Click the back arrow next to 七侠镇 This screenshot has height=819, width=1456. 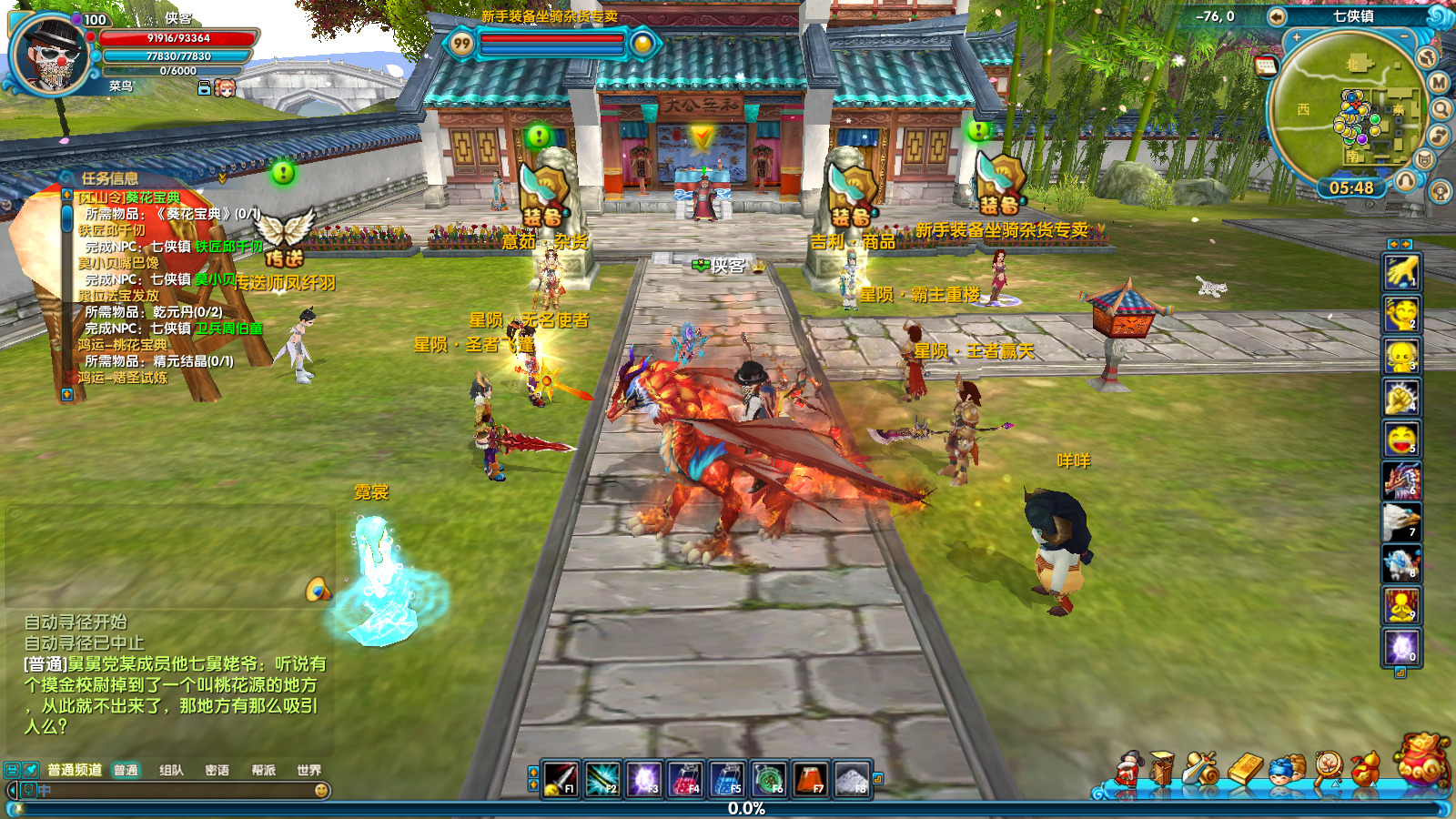click(x=1277, y=16)
